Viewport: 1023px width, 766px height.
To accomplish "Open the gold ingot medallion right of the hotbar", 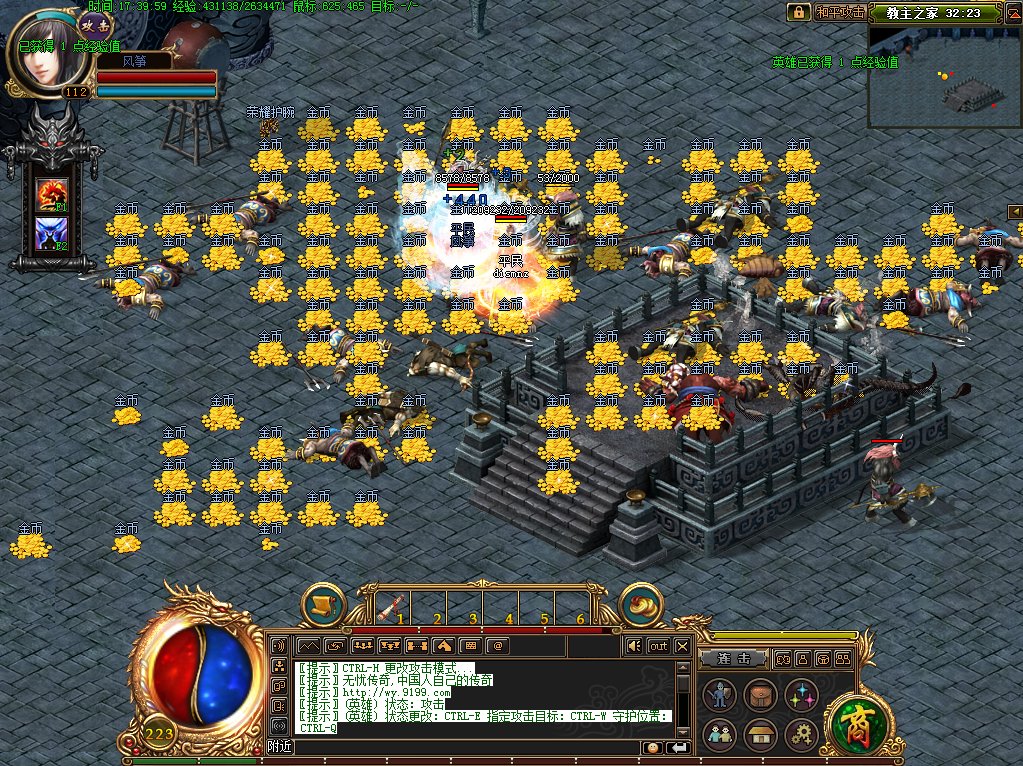I will point(642,604).
